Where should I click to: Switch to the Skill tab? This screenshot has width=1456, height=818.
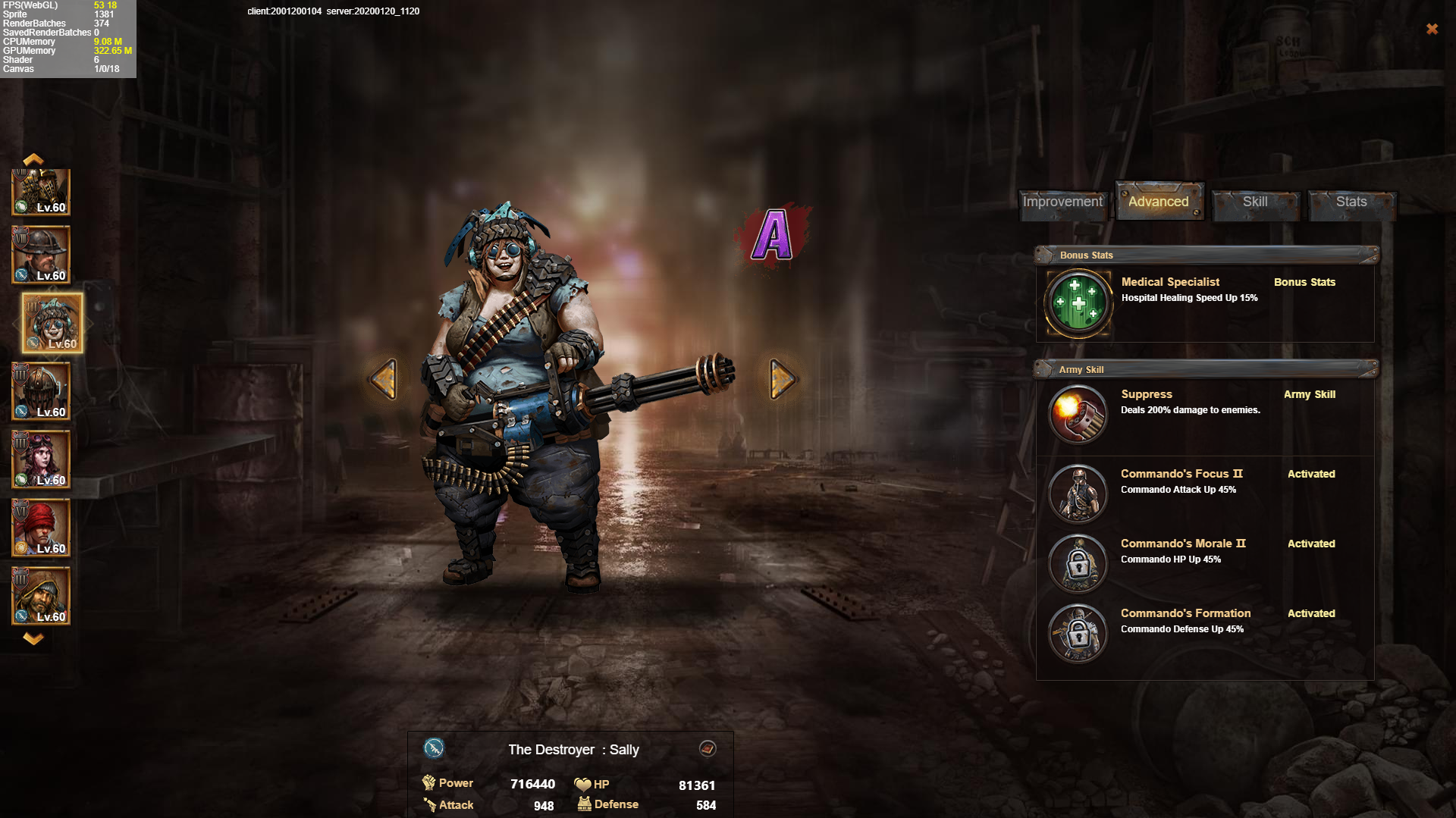1255,202
